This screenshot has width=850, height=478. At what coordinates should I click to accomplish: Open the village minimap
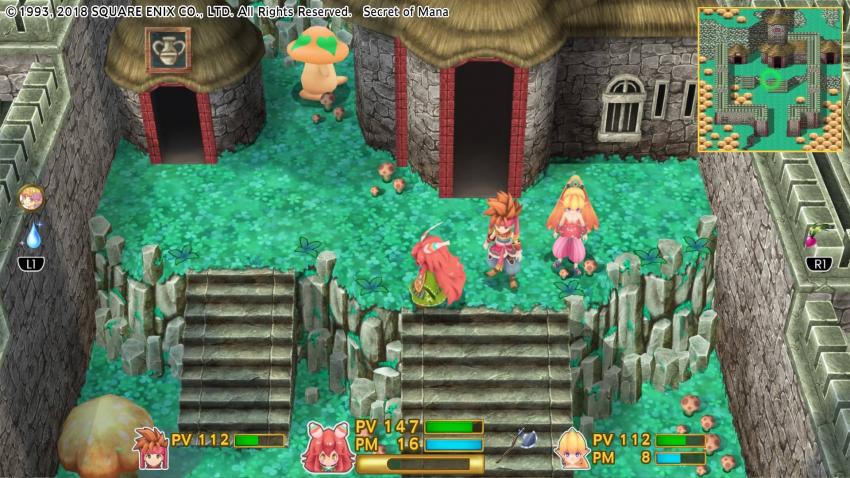(x=769, y=79)
